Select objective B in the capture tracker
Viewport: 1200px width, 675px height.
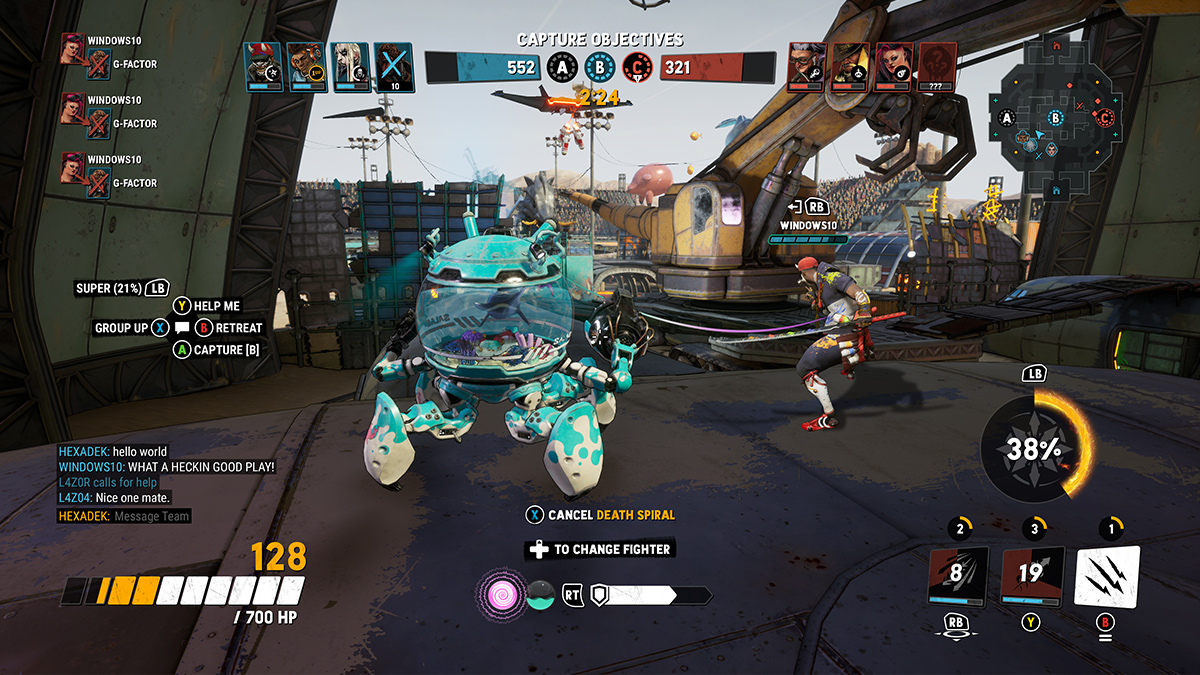pyautogui.click(x=599, y=68)
